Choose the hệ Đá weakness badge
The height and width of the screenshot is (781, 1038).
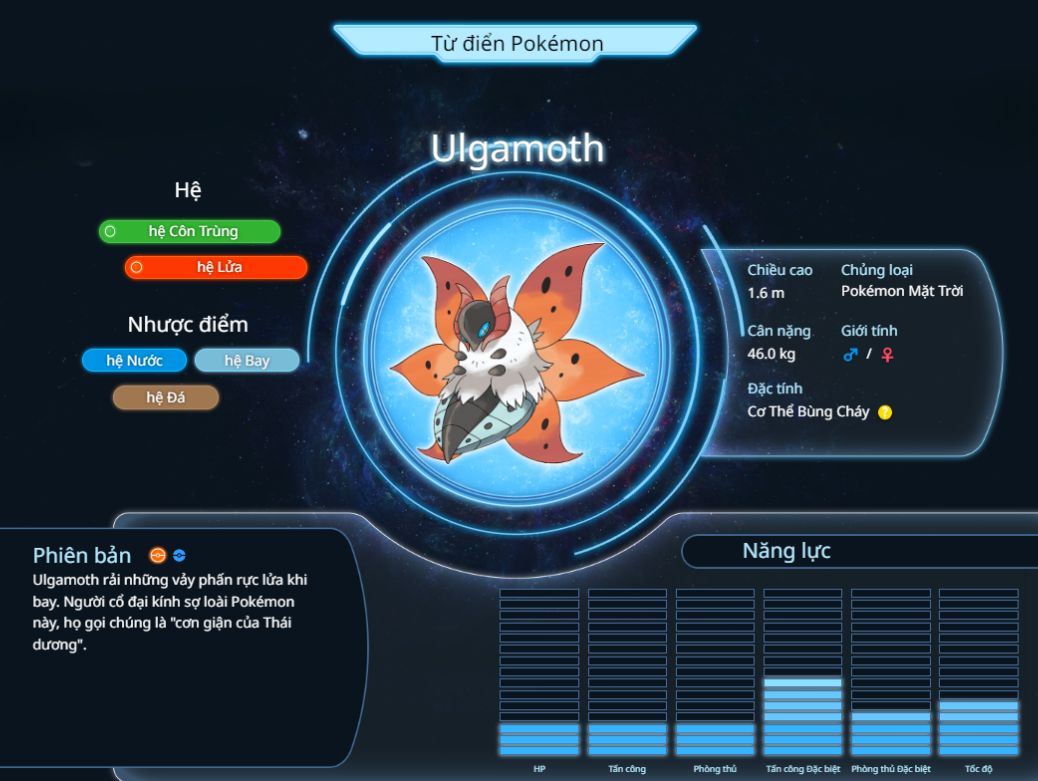tap(166, 397)
